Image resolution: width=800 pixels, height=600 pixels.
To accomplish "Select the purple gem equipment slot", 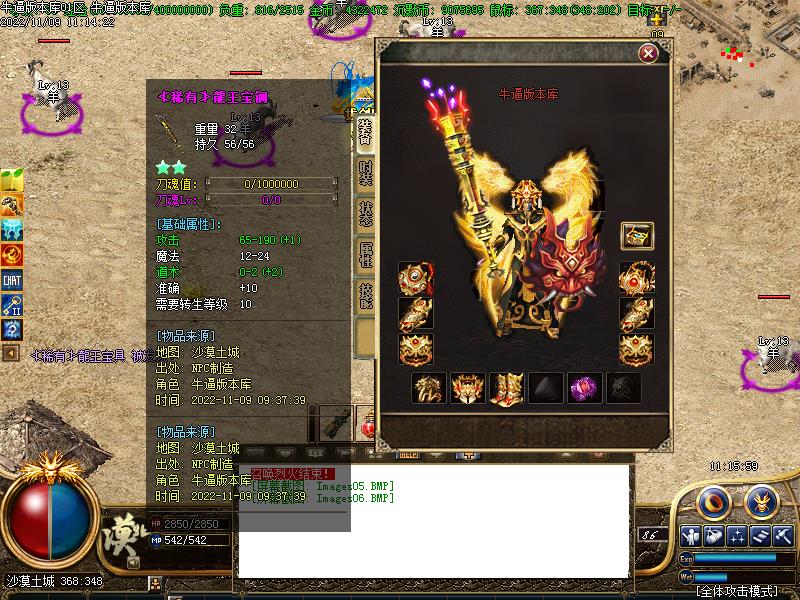I will [583, 388].
